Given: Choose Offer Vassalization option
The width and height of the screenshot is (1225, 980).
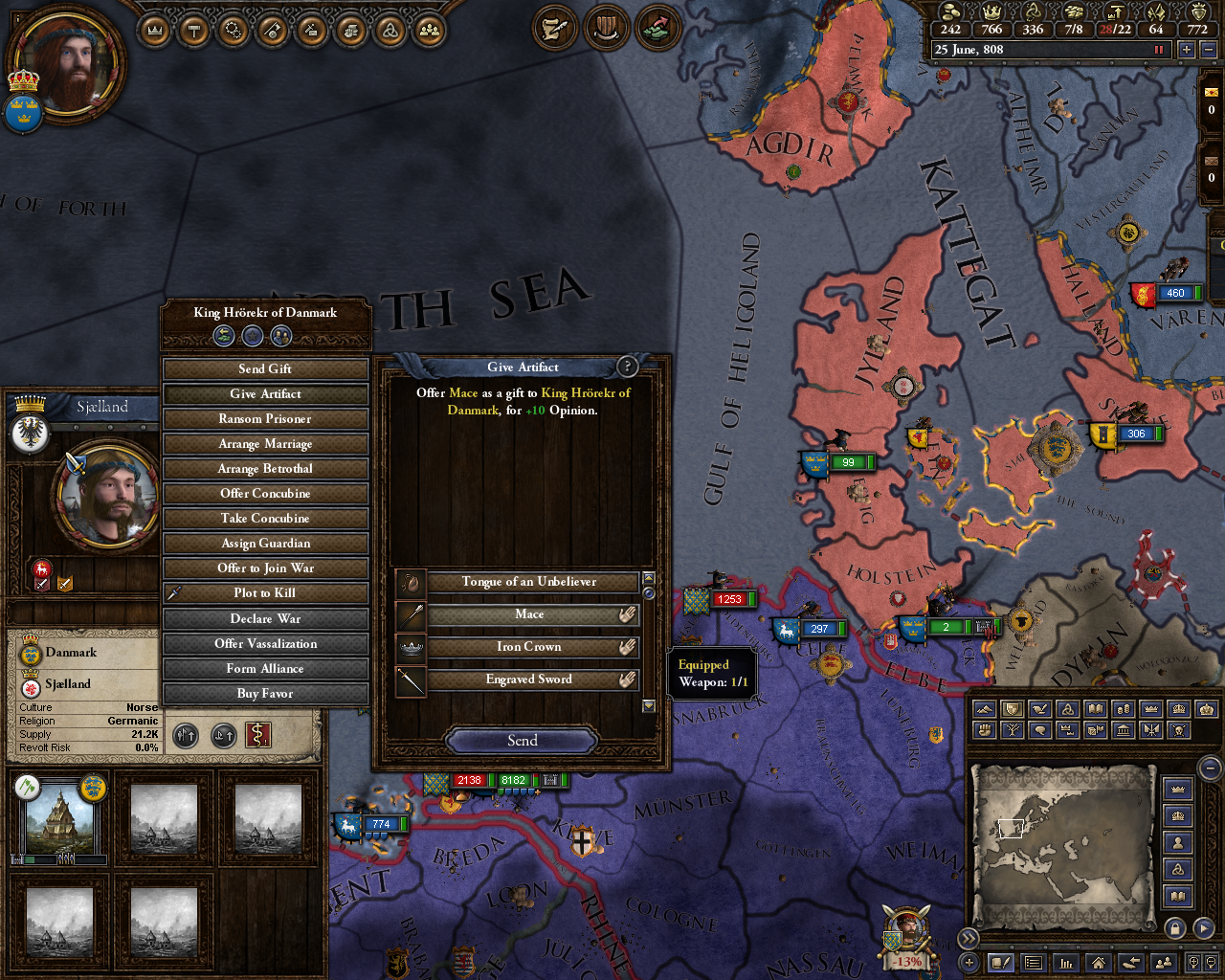Looking at the screenshot, I should tap(265, 644).
